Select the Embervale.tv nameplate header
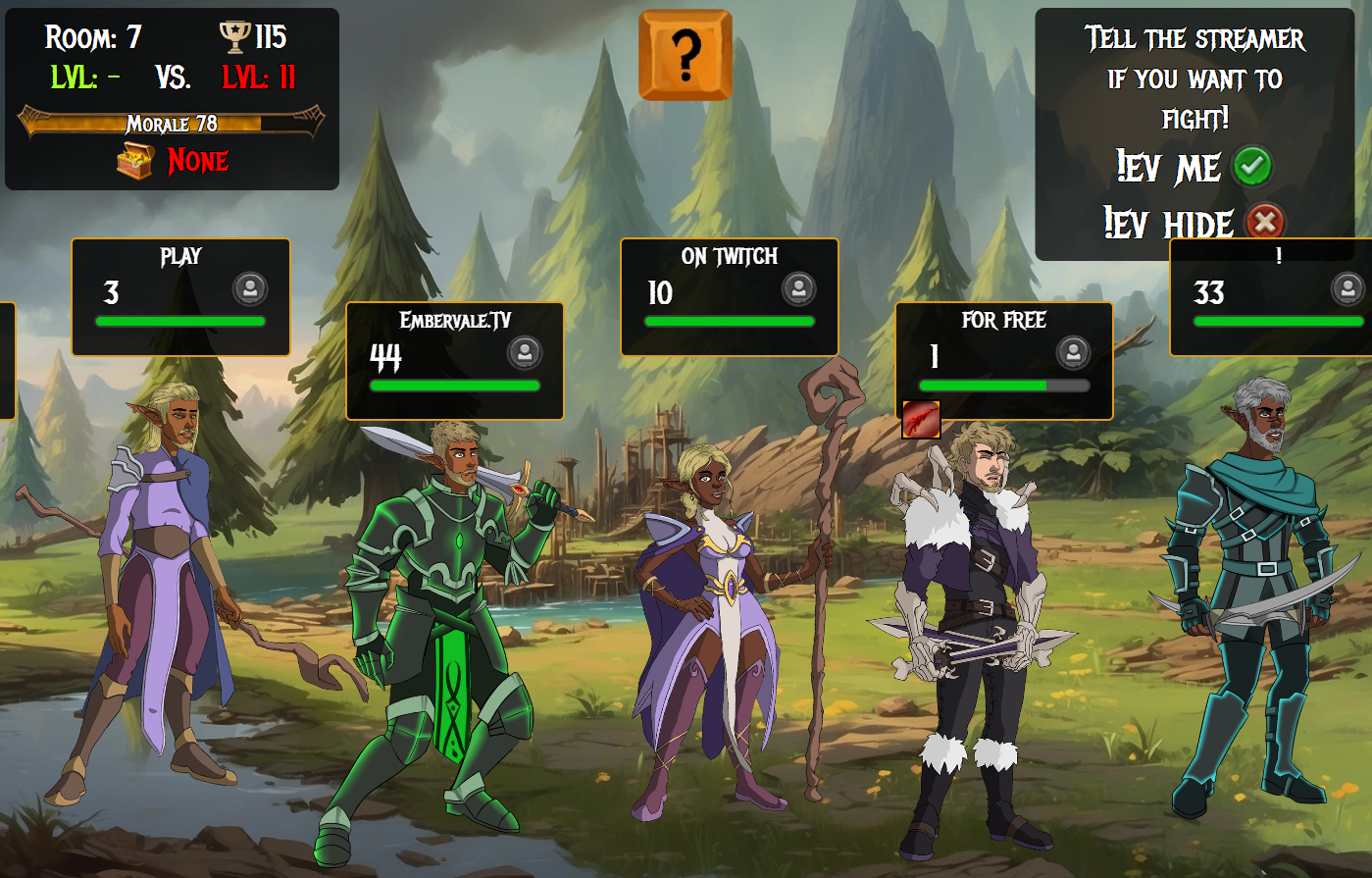1372x878 pixels. pyautogui.click(x=456, y=319)
